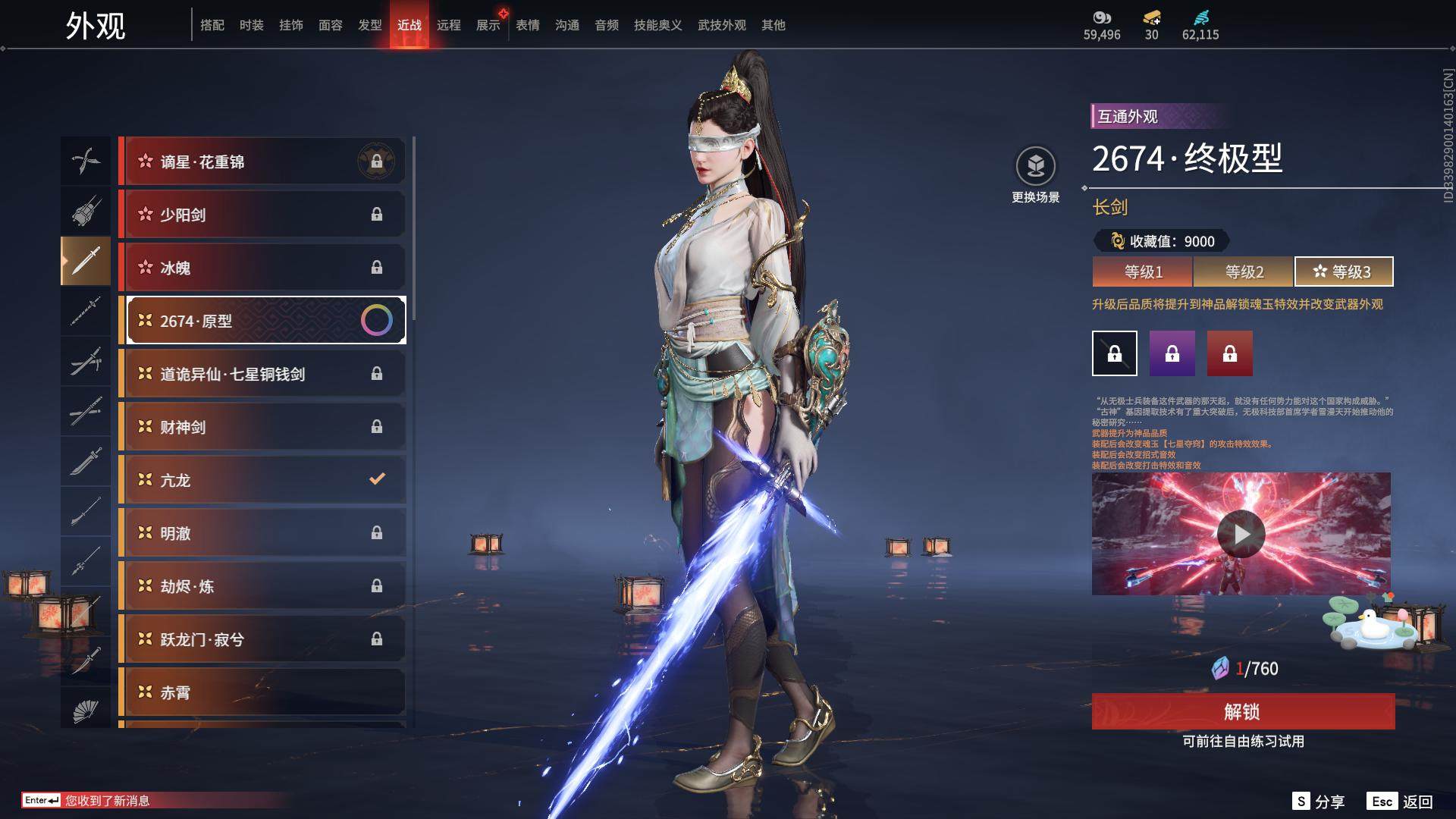The image size is (1456, 819).
Task: View the 等级2 skin level
Action: pyautogui.click(x=1244, y=271)
